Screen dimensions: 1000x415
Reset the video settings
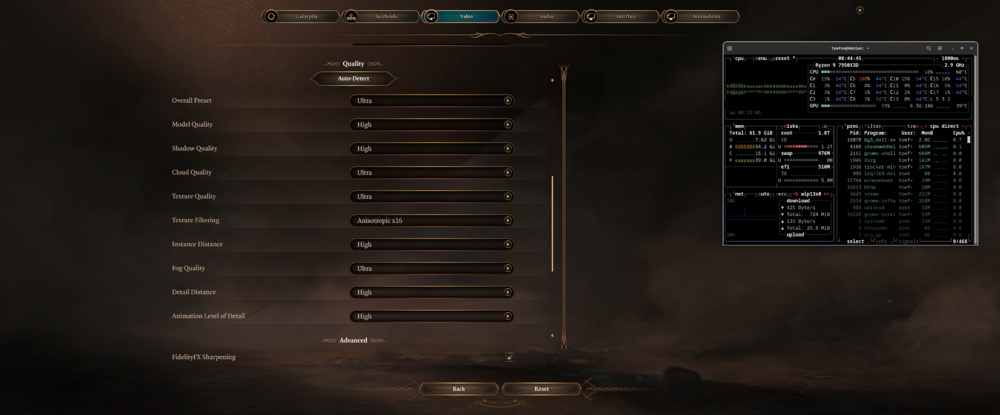(541, 388)
